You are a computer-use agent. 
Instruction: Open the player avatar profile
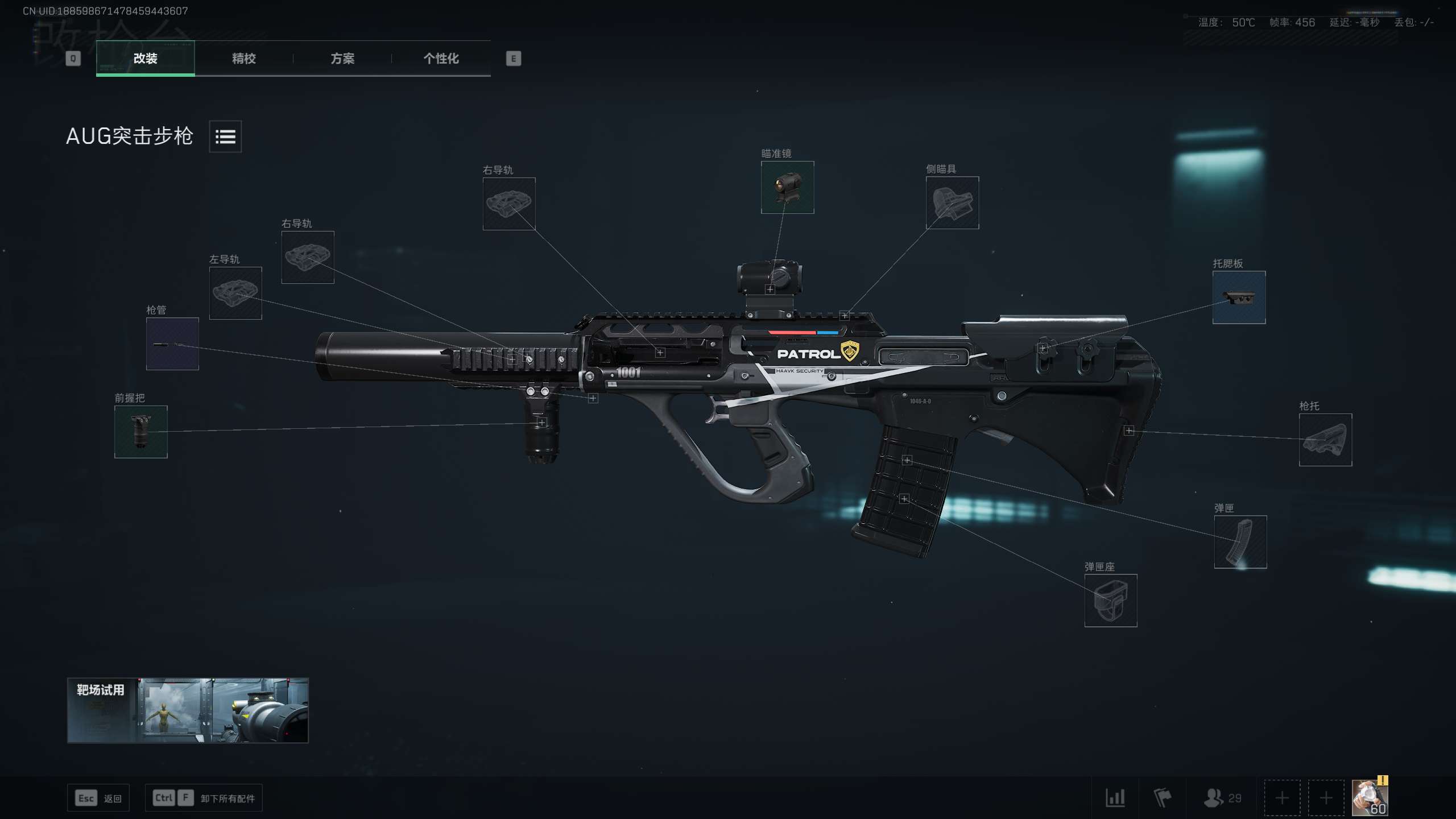[x=1370, y=798]
